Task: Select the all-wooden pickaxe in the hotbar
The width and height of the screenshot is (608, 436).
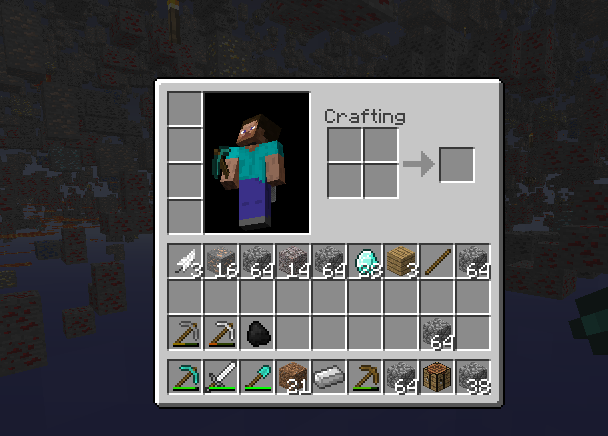Action: pos(365,377)
